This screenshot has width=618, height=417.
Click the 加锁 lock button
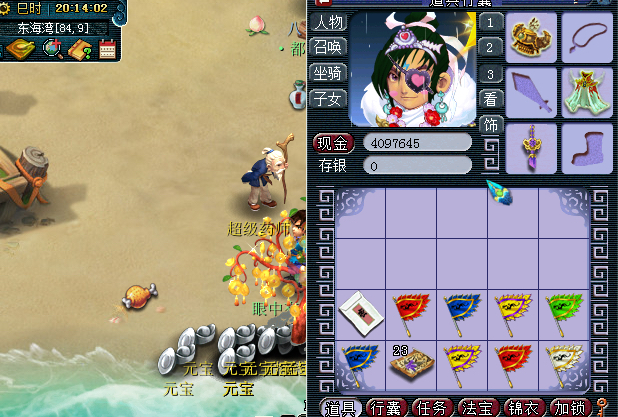(569, 407)
